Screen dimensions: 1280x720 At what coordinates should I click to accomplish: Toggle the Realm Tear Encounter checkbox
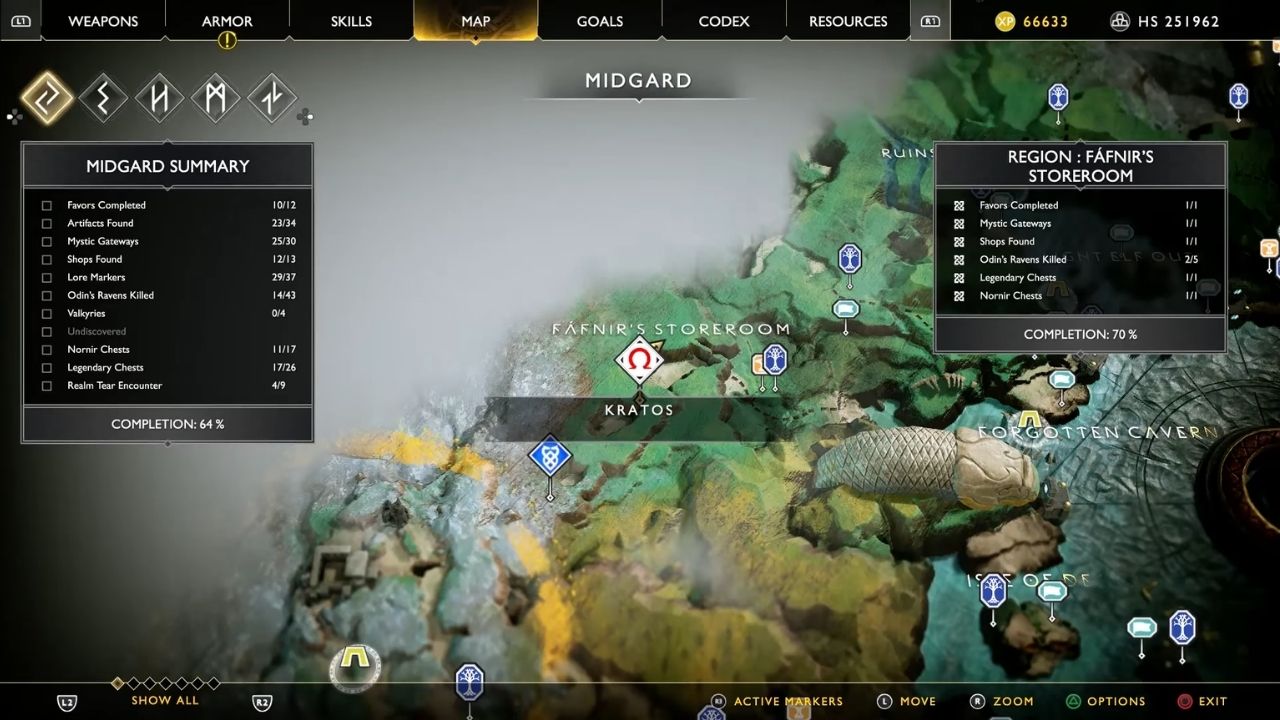47,386
